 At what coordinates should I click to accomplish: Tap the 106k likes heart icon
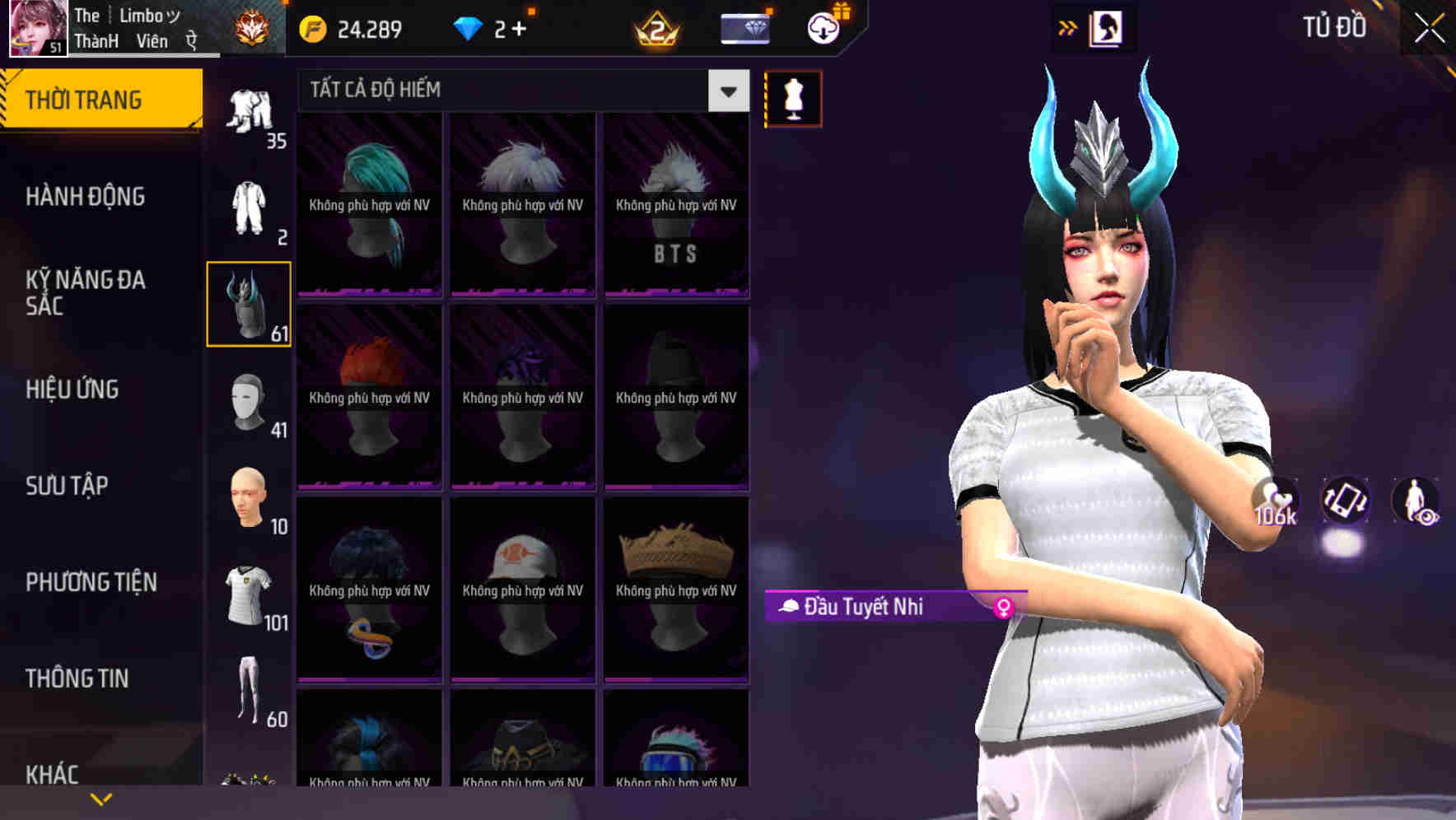point(1275,498)
